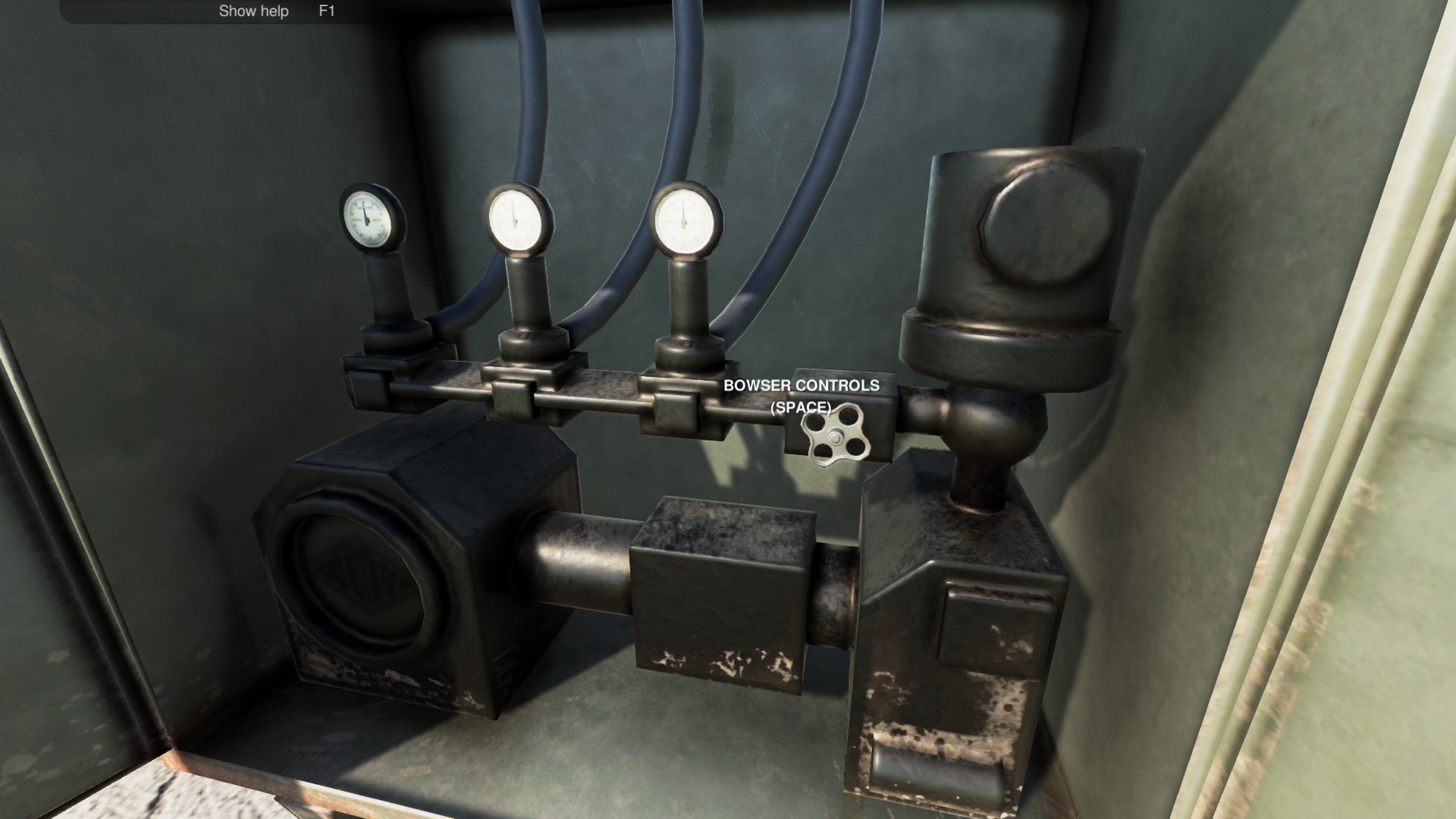This screenshot has width=1456, height=819.
Task: Click the central square pipe junction block
Action: click(720, 591)
